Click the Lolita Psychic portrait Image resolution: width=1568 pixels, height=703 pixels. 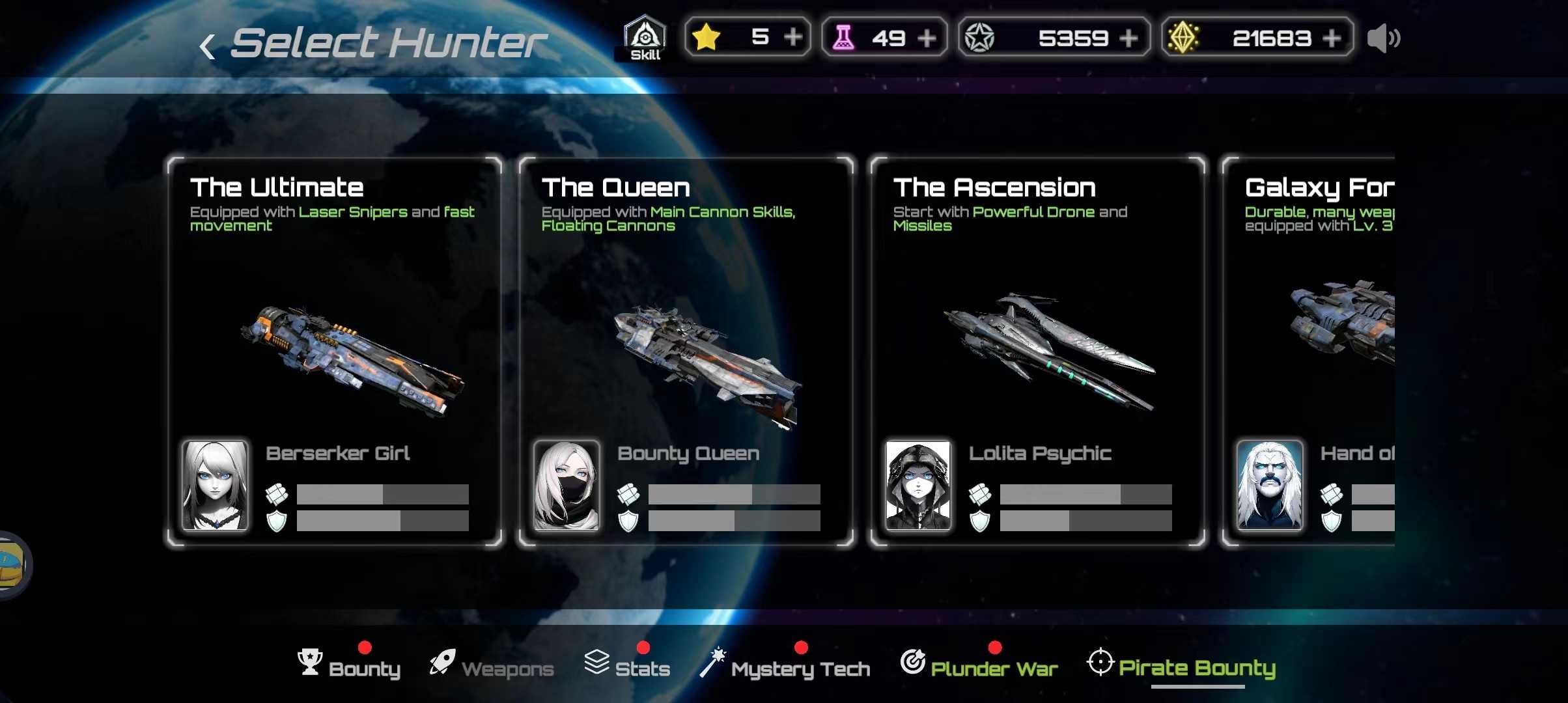pyautogui.click(x=918, y=485)
